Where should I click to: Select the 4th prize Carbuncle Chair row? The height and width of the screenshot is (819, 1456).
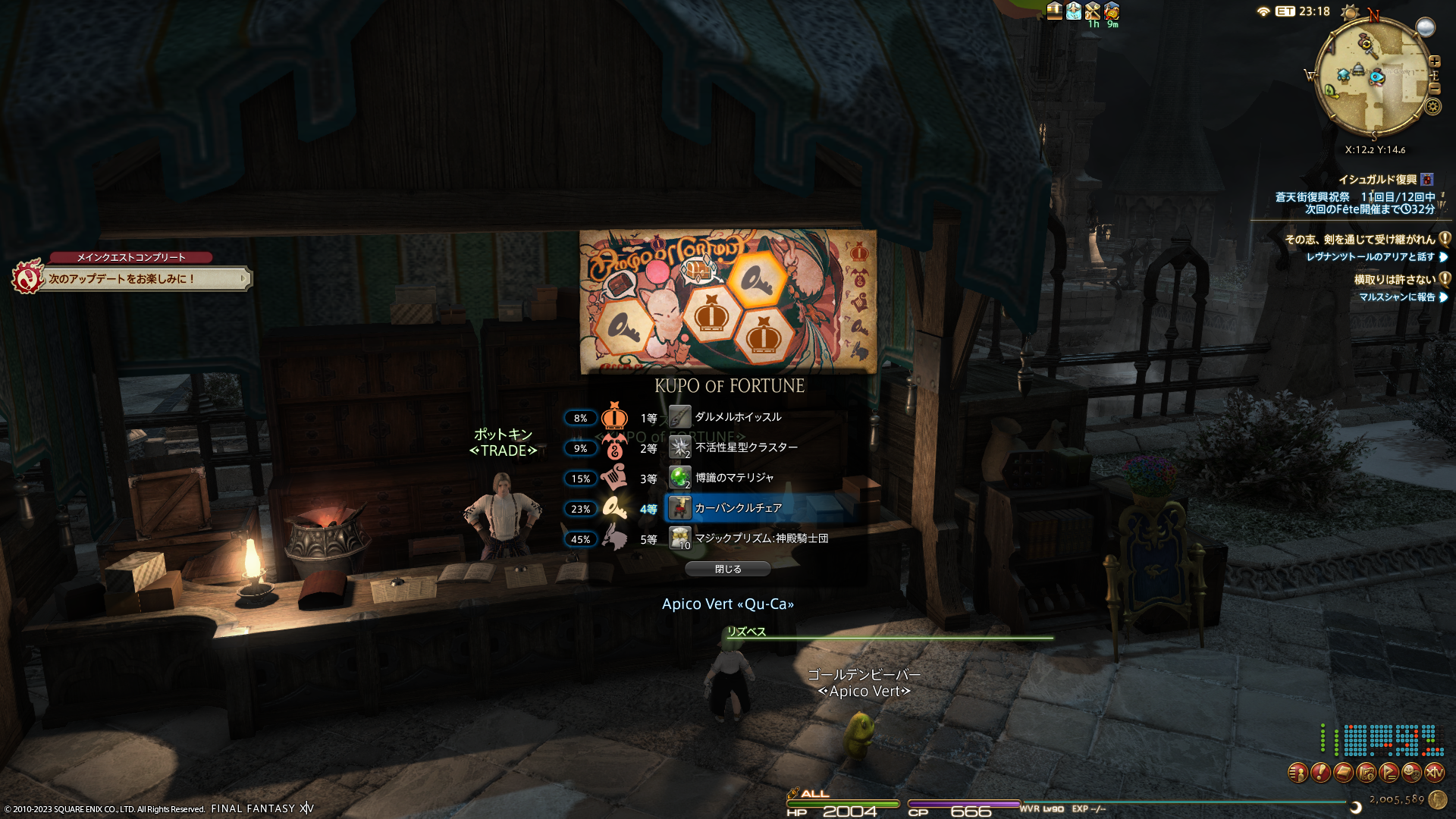pos(758,508)
